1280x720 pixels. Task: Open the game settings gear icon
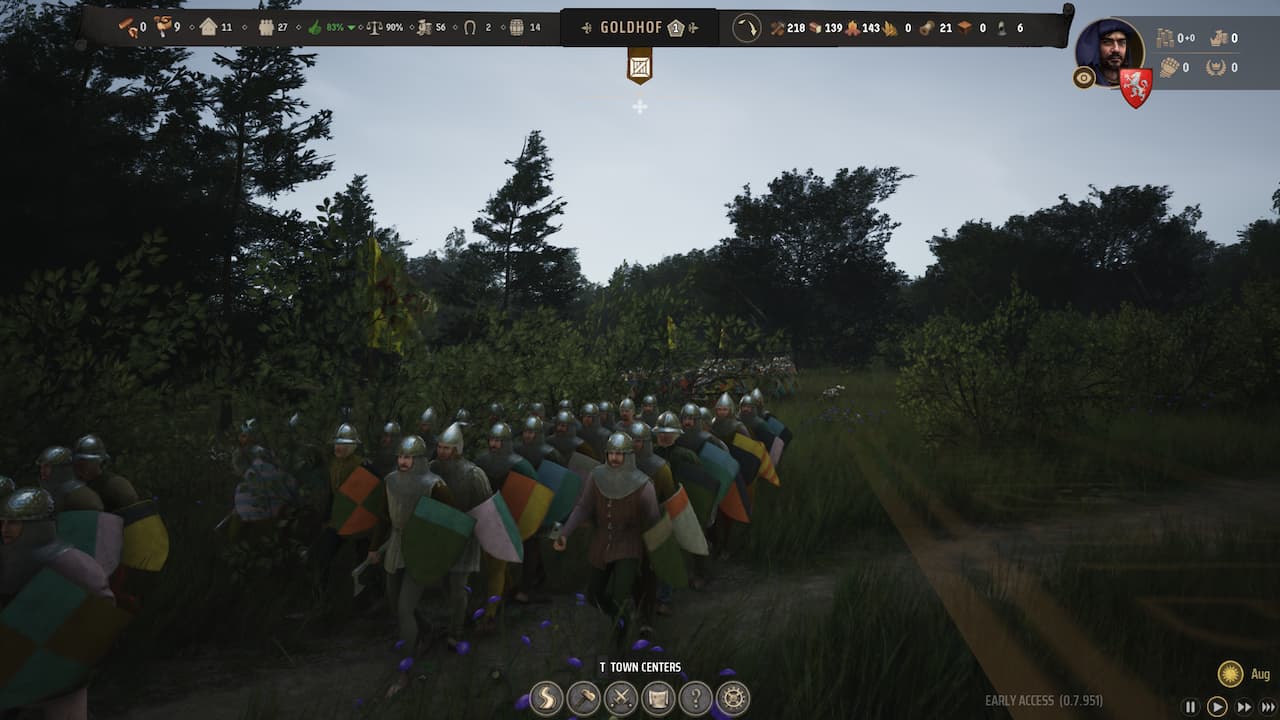pos(734,700)
